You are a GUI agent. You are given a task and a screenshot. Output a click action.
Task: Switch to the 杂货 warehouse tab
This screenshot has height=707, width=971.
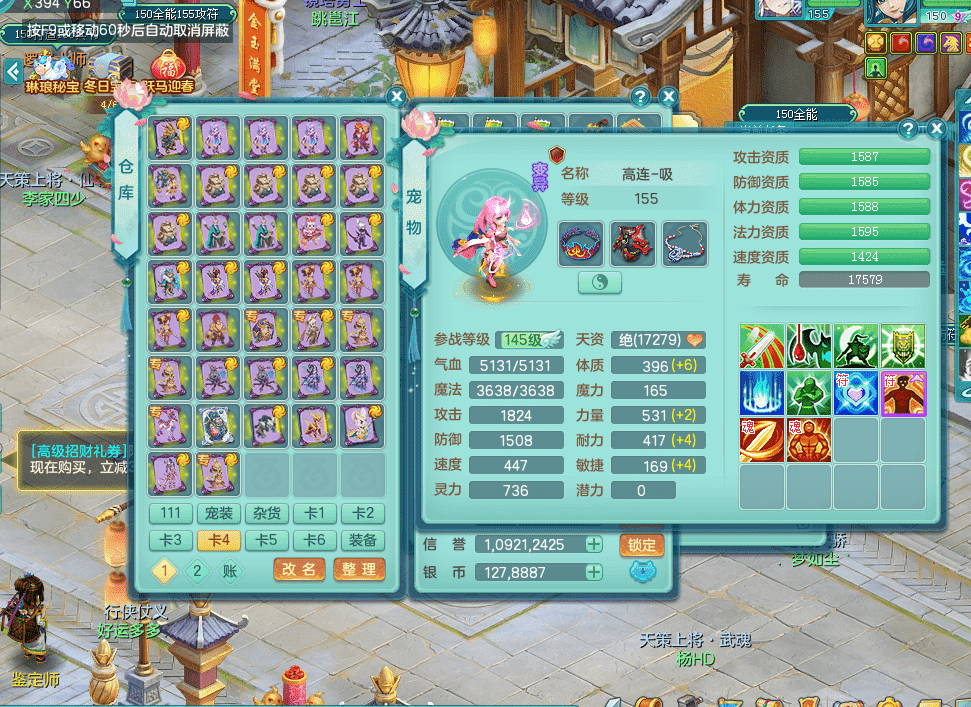(x=267, y=514)
